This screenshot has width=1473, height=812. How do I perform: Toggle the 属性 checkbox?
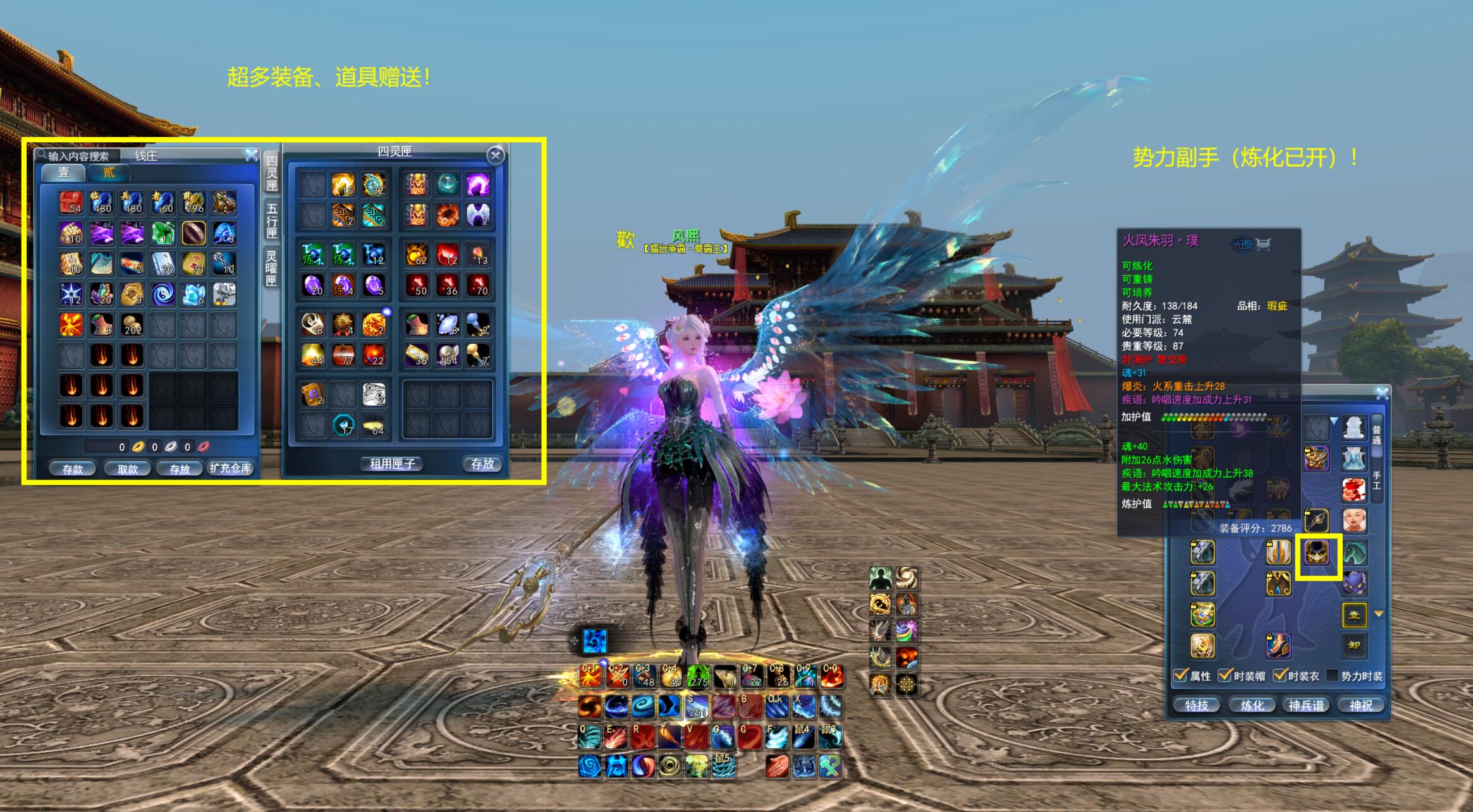click(x=1180, y=676)
